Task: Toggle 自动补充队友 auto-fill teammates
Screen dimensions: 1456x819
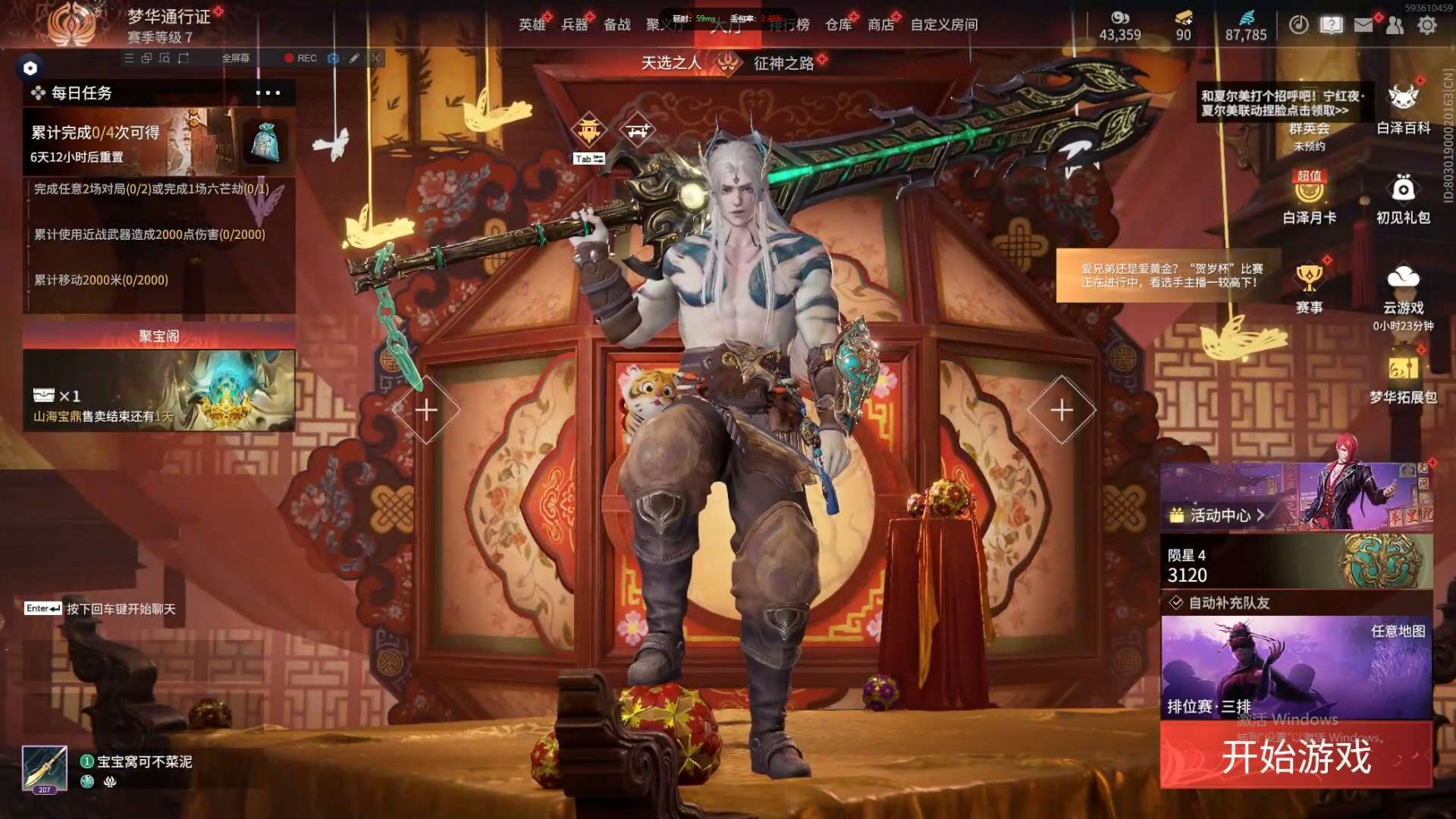Action: tap(1176, 603)
